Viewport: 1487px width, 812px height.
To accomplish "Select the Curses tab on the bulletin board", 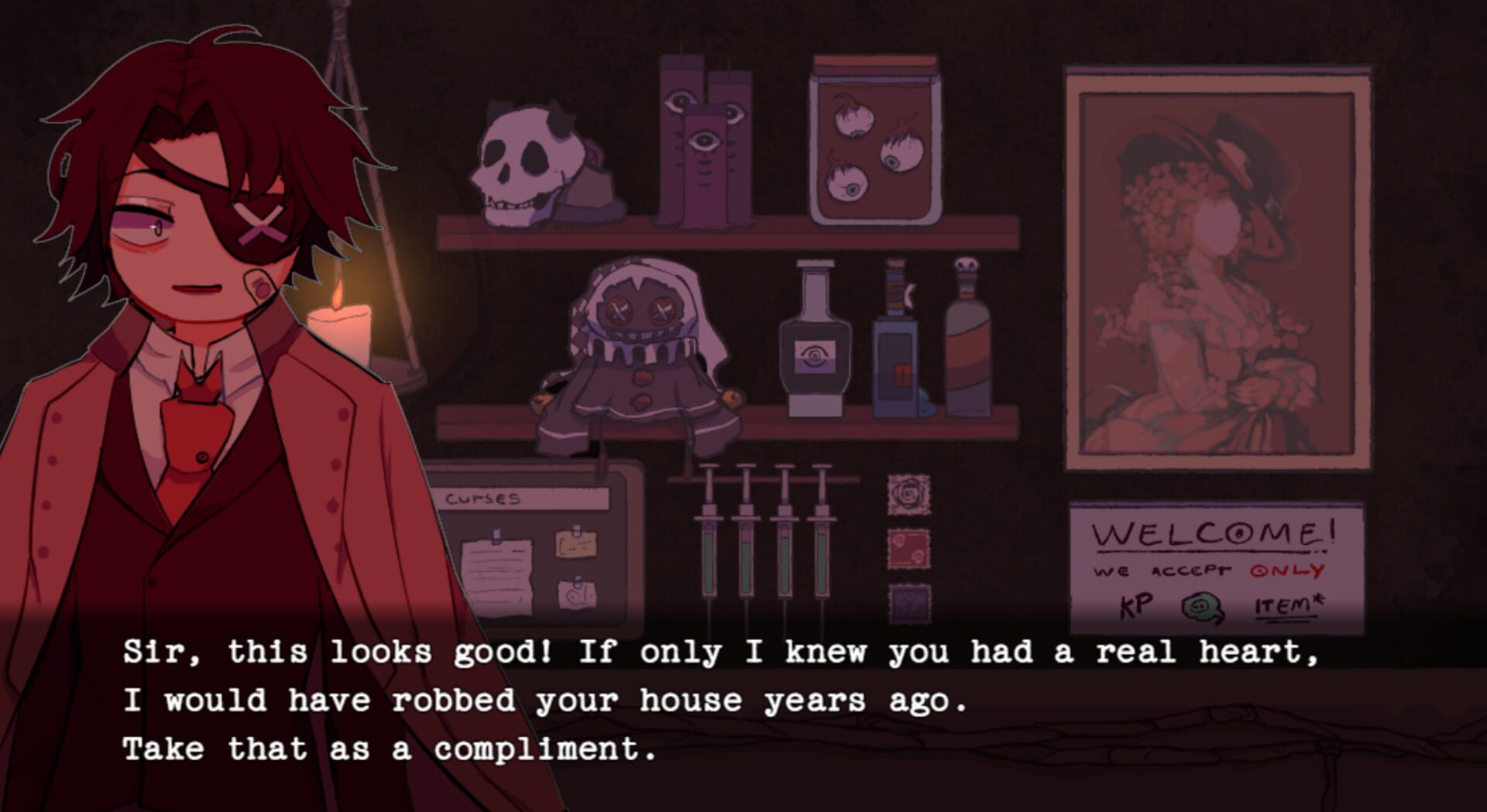I will [484, 500].
